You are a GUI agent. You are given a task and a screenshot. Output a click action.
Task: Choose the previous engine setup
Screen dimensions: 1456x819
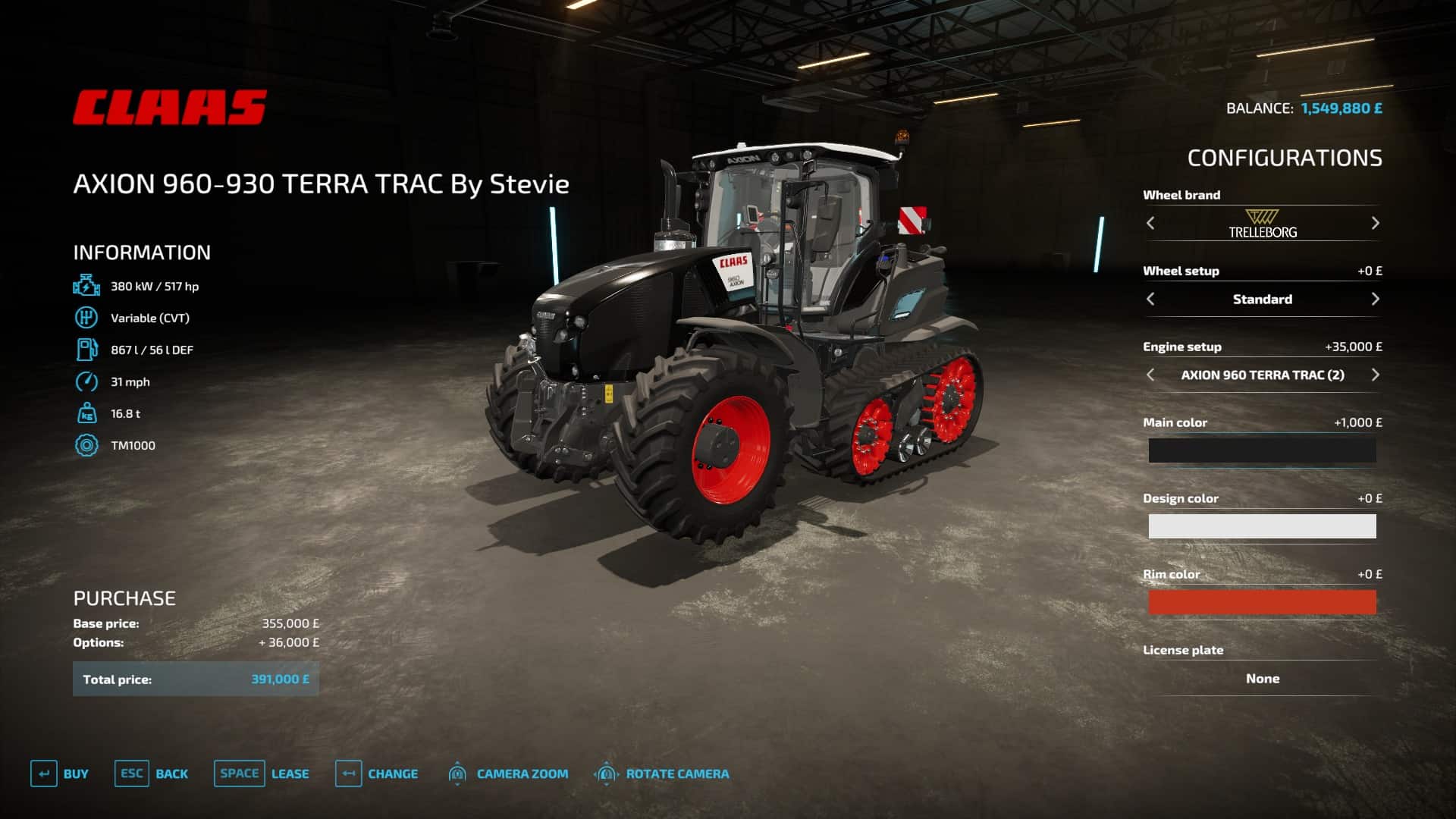[1150, 375]
